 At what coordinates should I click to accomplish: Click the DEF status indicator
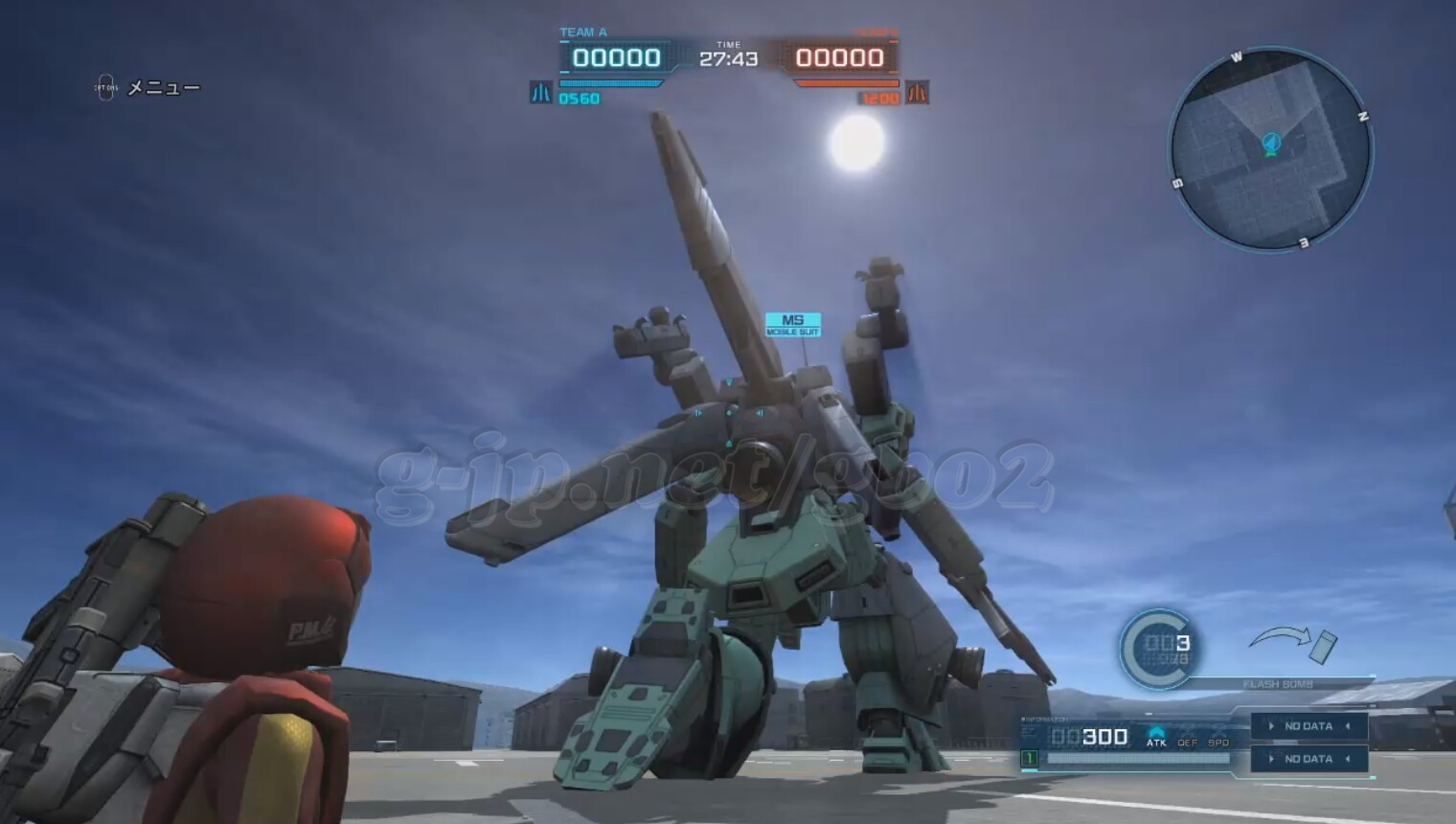click(x=1188, y=743)
